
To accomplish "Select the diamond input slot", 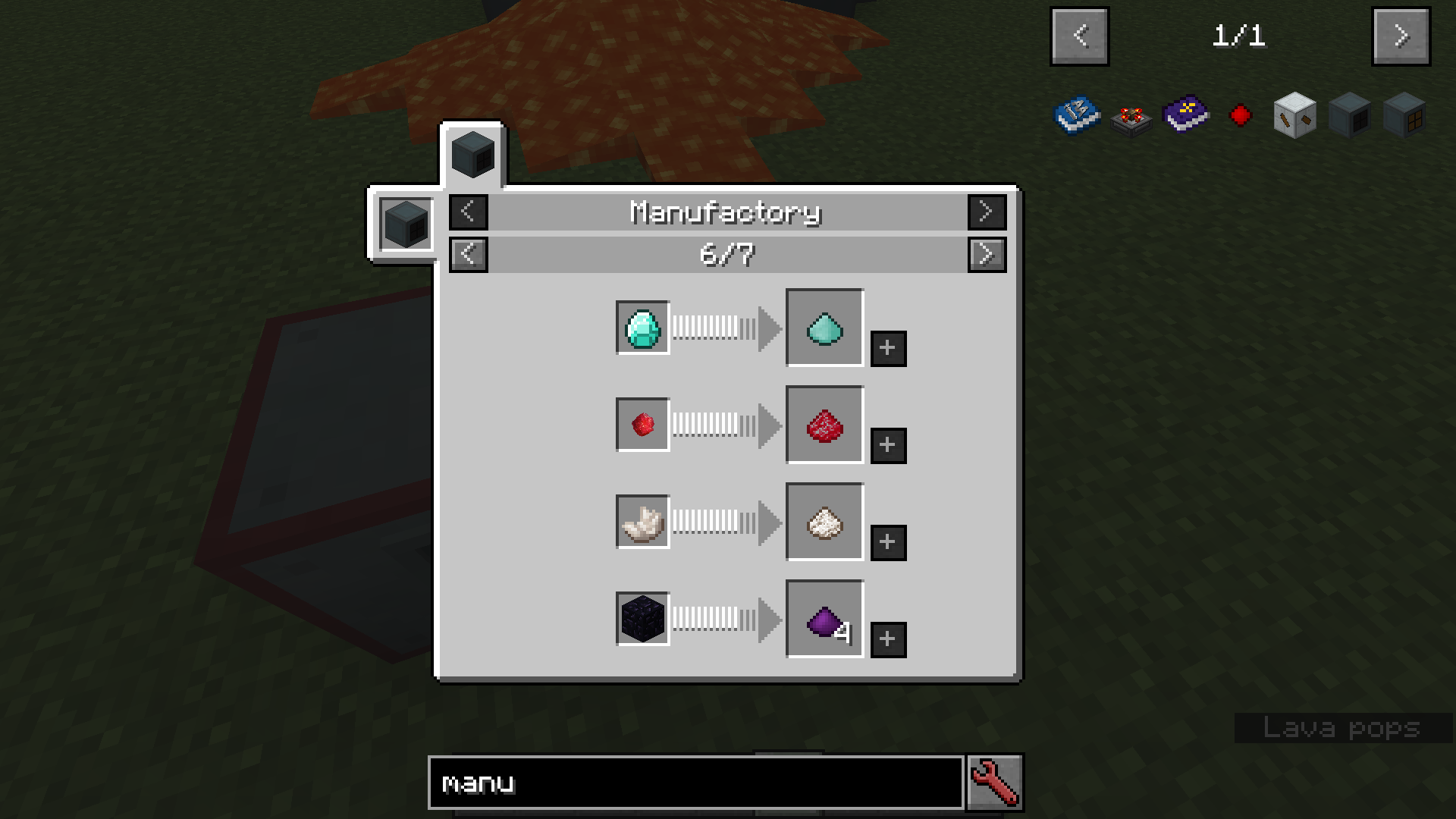I will tap(642, 328).
